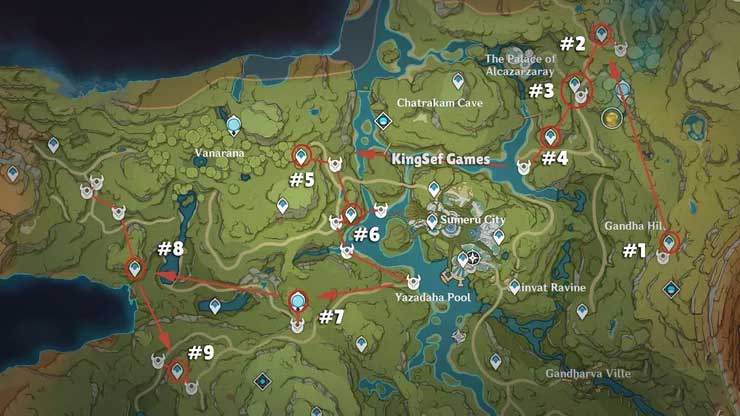Choose the circled waypoint labeled #9
This screenshot has width=740, height=416.
coord(177,371)
